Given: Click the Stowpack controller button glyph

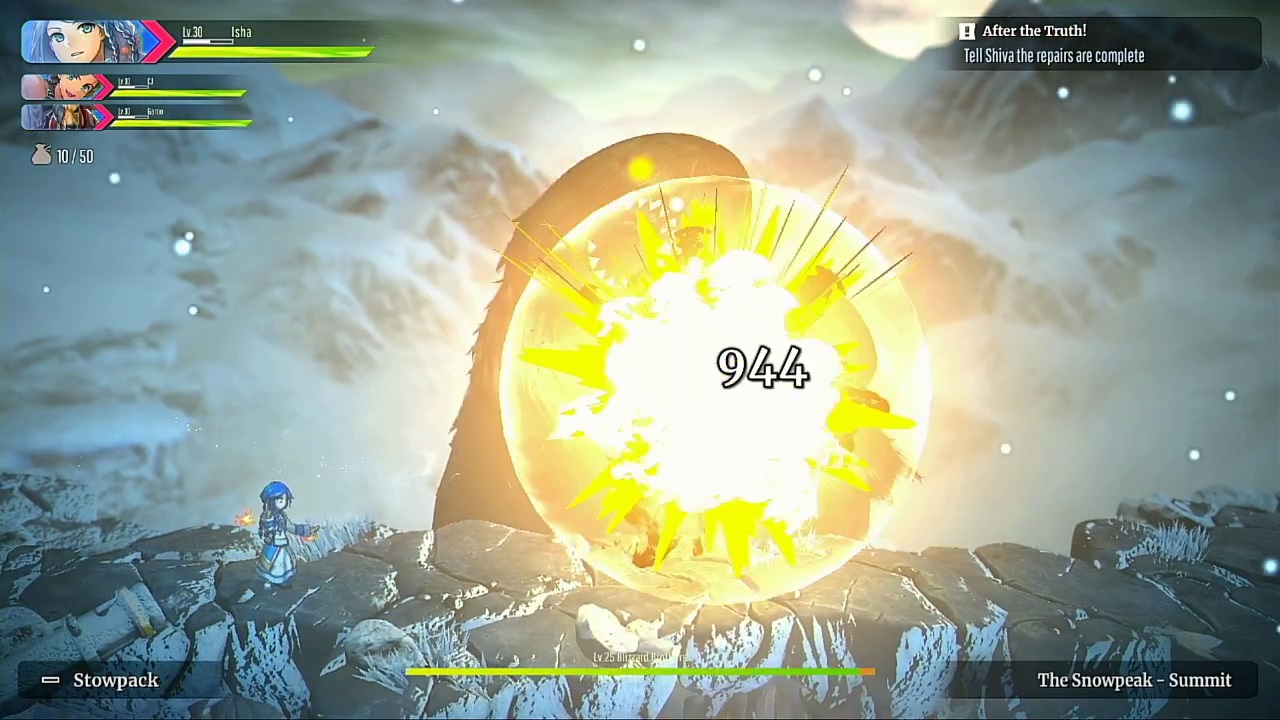Looking at the screenshot, I should tap(50, 680).
